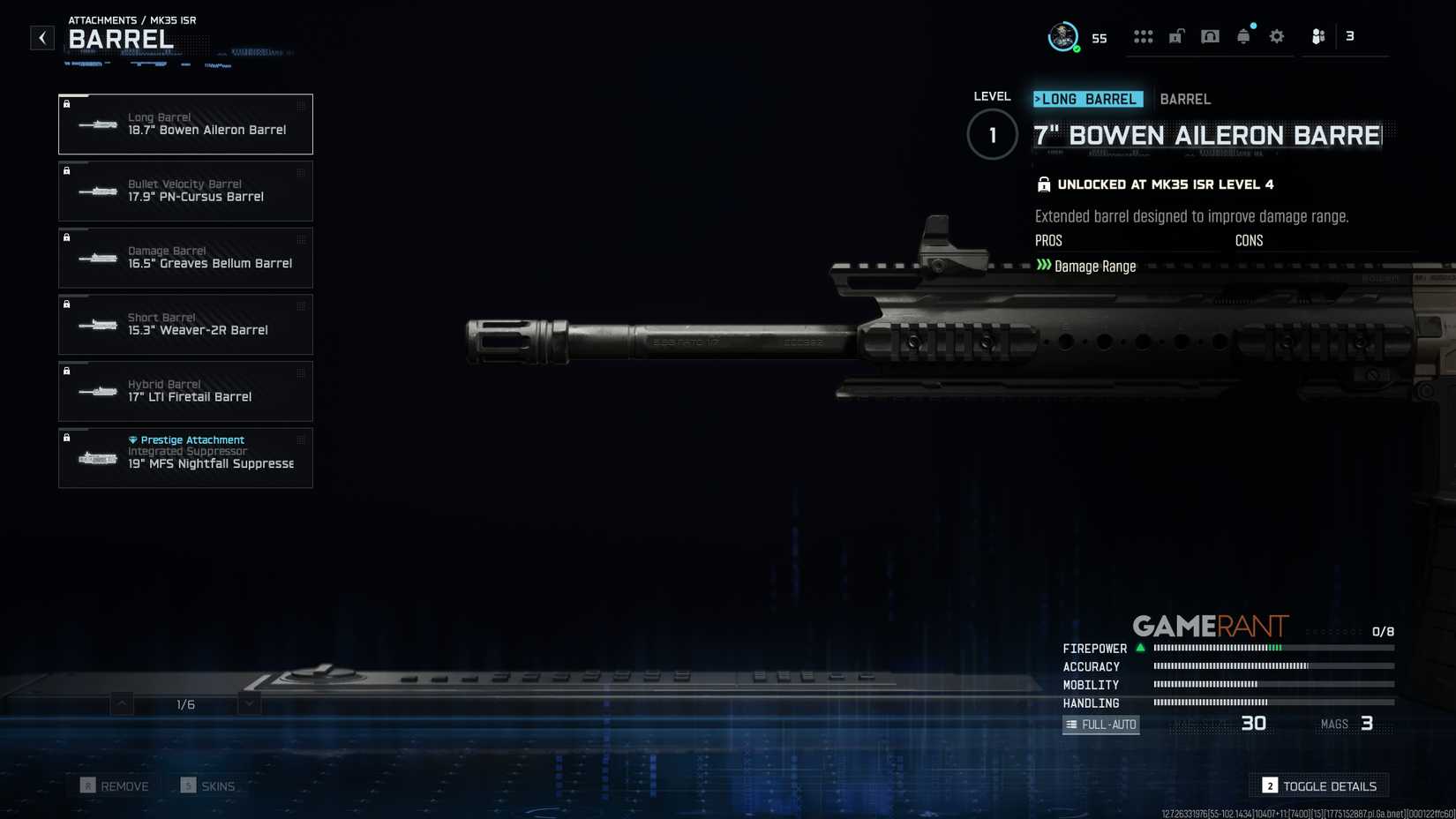1456x819 pixels.
Task: Select the Hybrid Barrel 17" LTI Firetail option
Action: coord(185,391)
